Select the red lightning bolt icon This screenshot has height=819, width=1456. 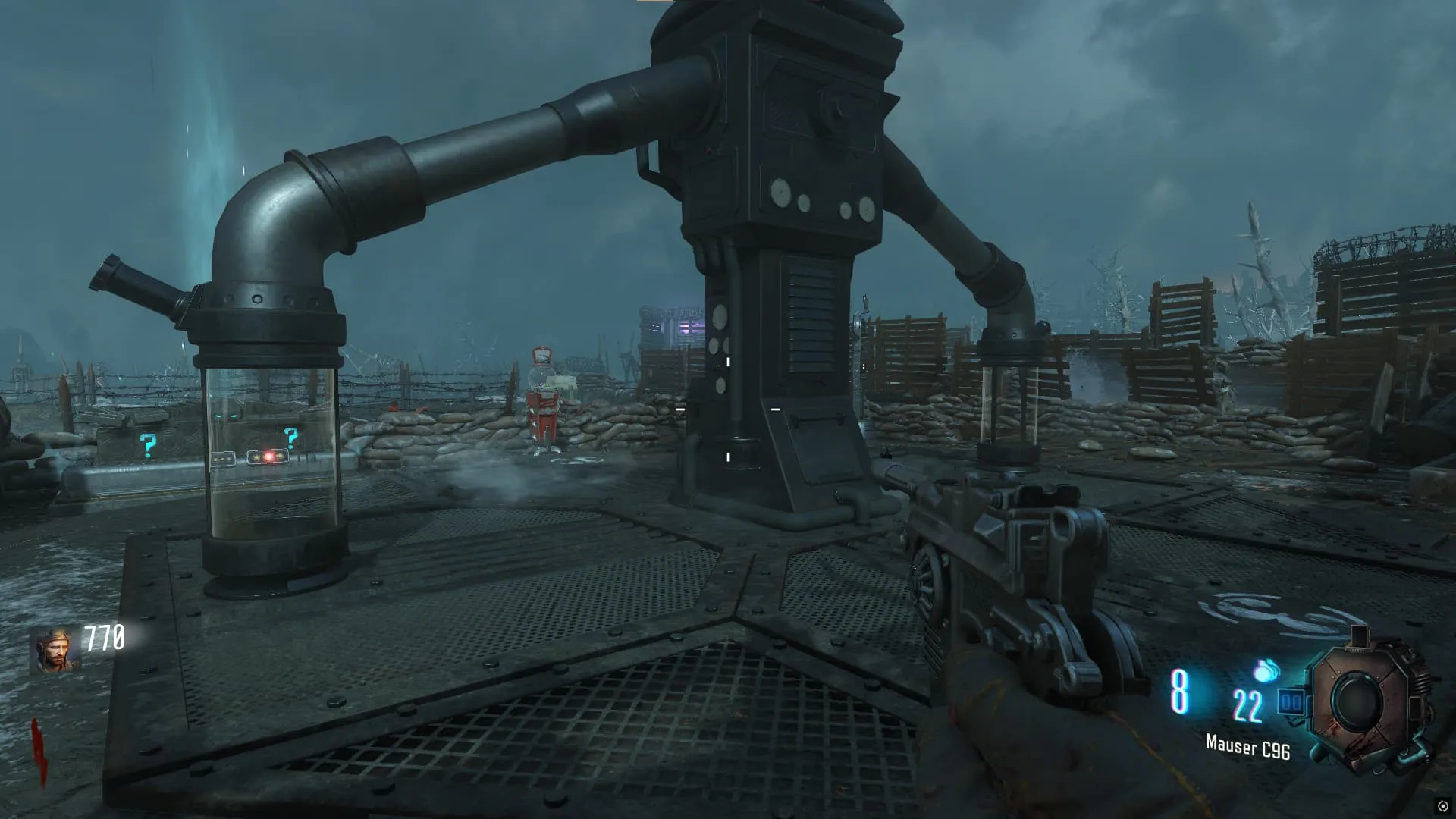[39, 752]
